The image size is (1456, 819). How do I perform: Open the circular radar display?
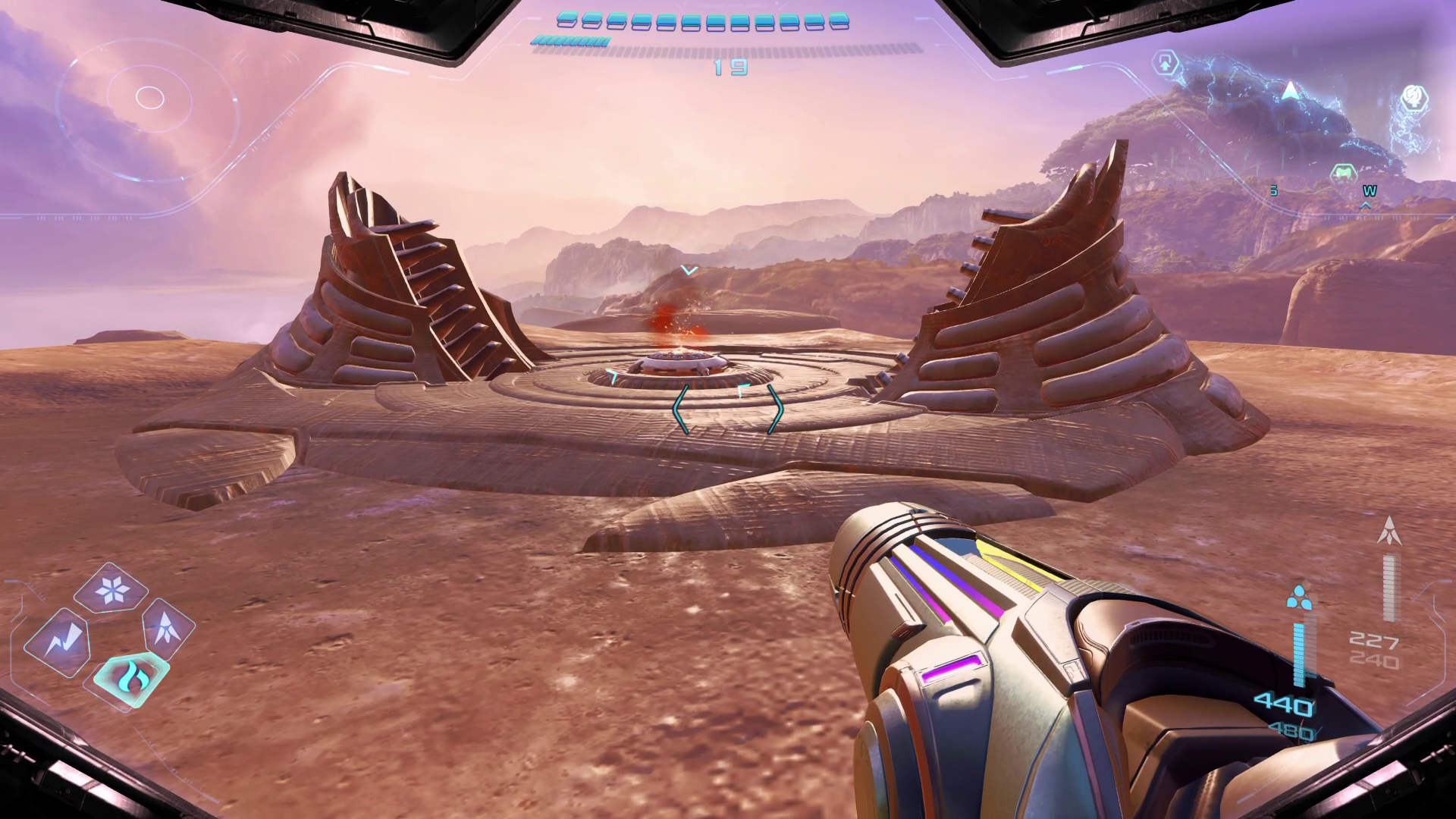pyautogui.click(x=149, y=97)
